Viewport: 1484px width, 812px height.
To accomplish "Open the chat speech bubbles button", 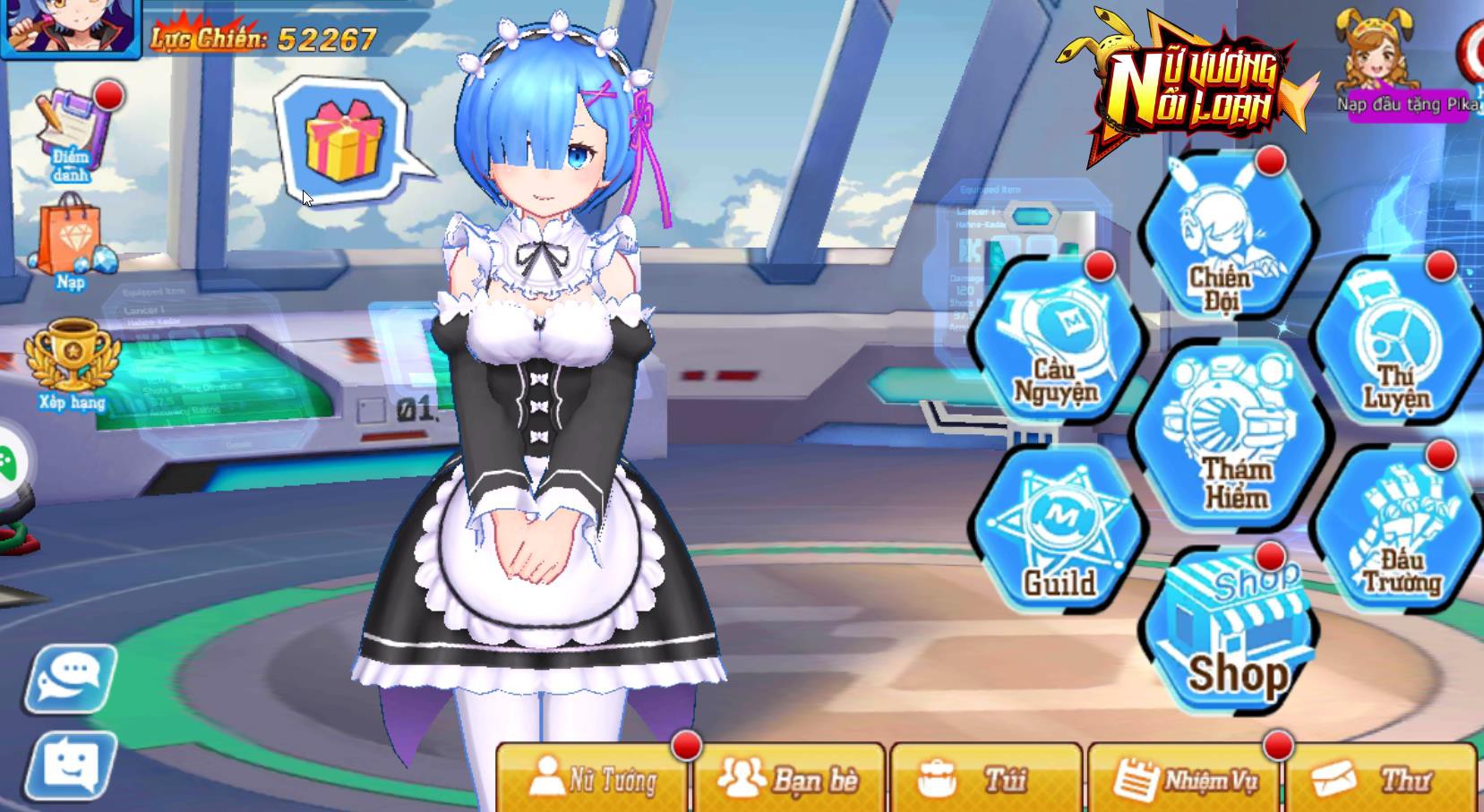I will tap(70, 678).
